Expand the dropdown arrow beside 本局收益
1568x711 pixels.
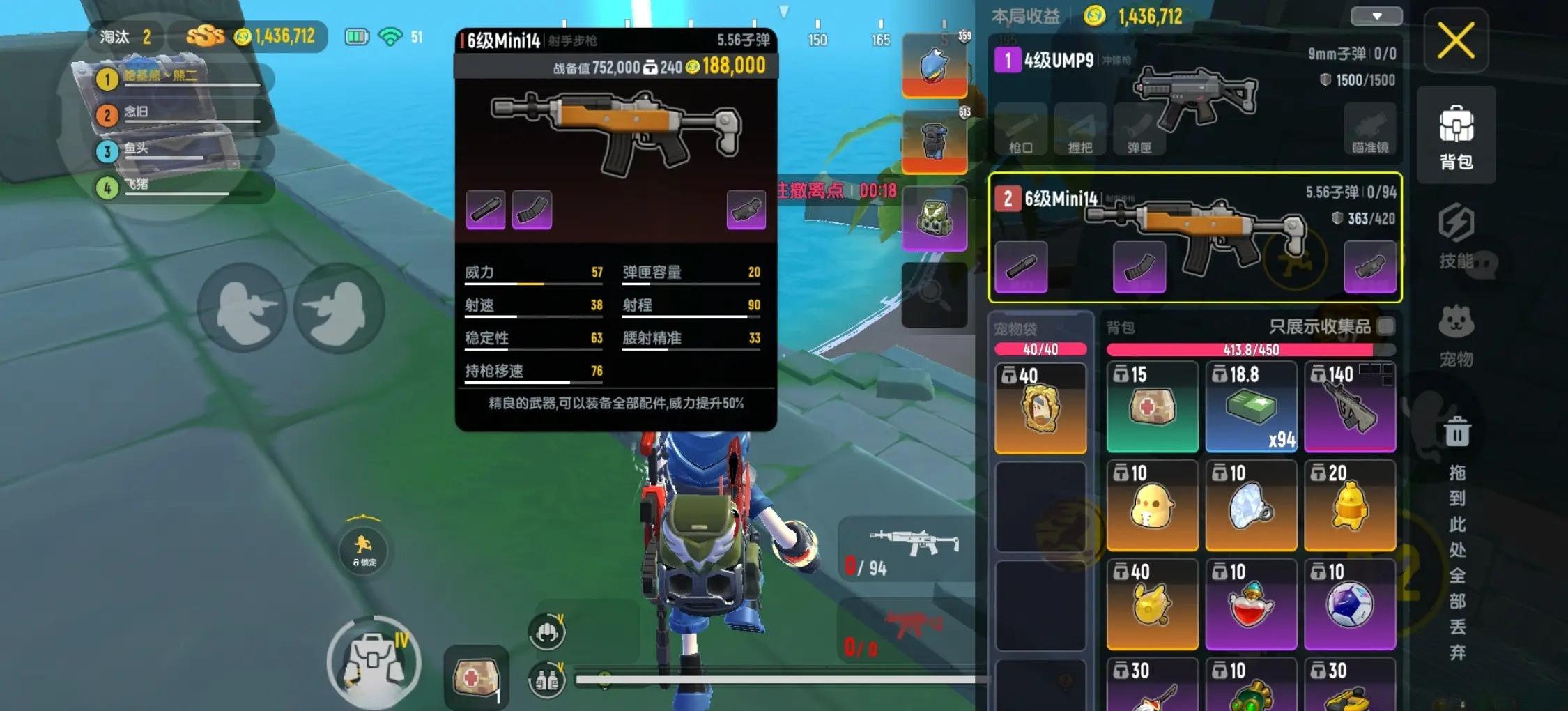[x=1376, y=16]
